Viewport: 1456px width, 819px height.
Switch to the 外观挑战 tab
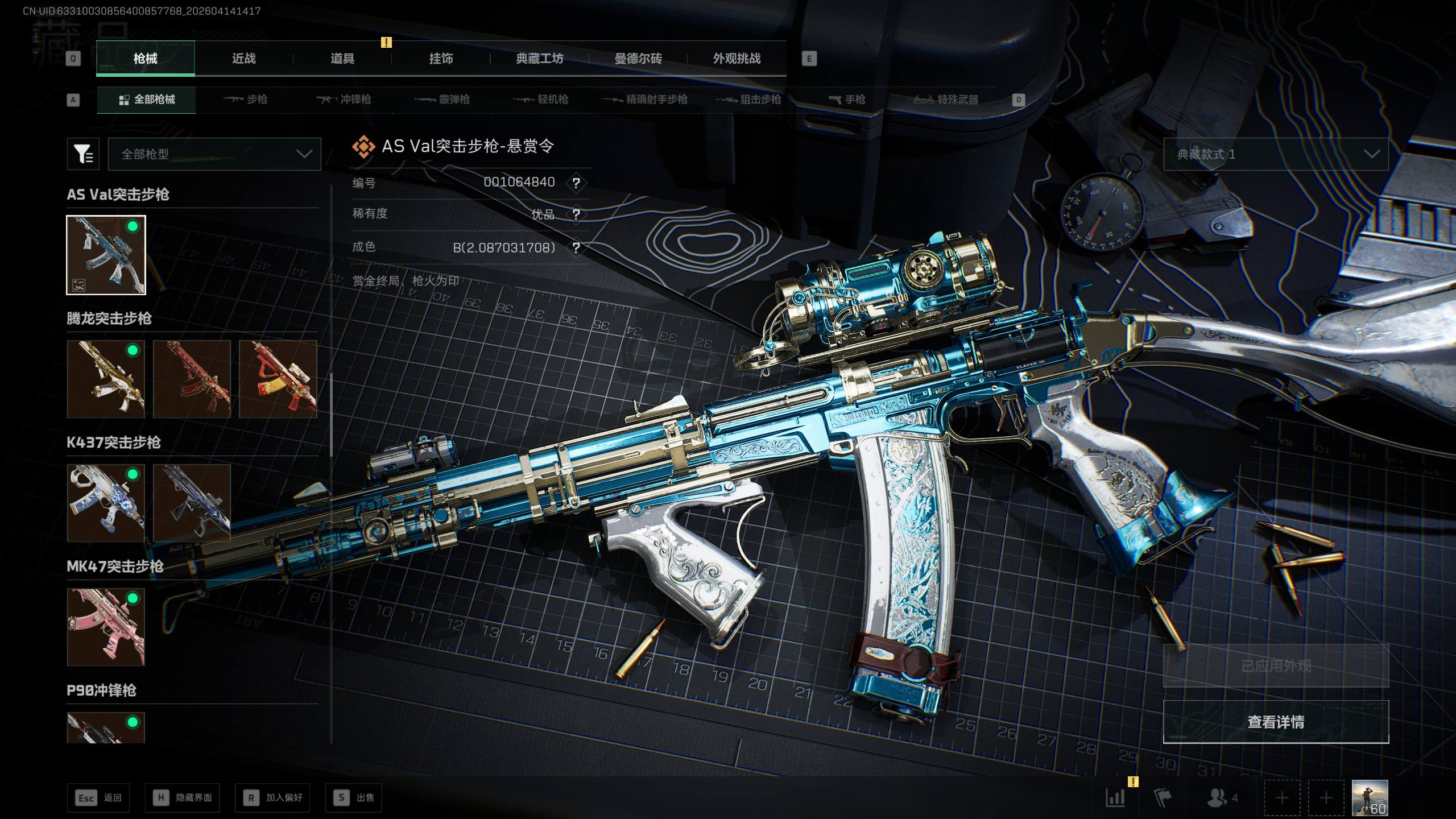click(x=737, y=59)
